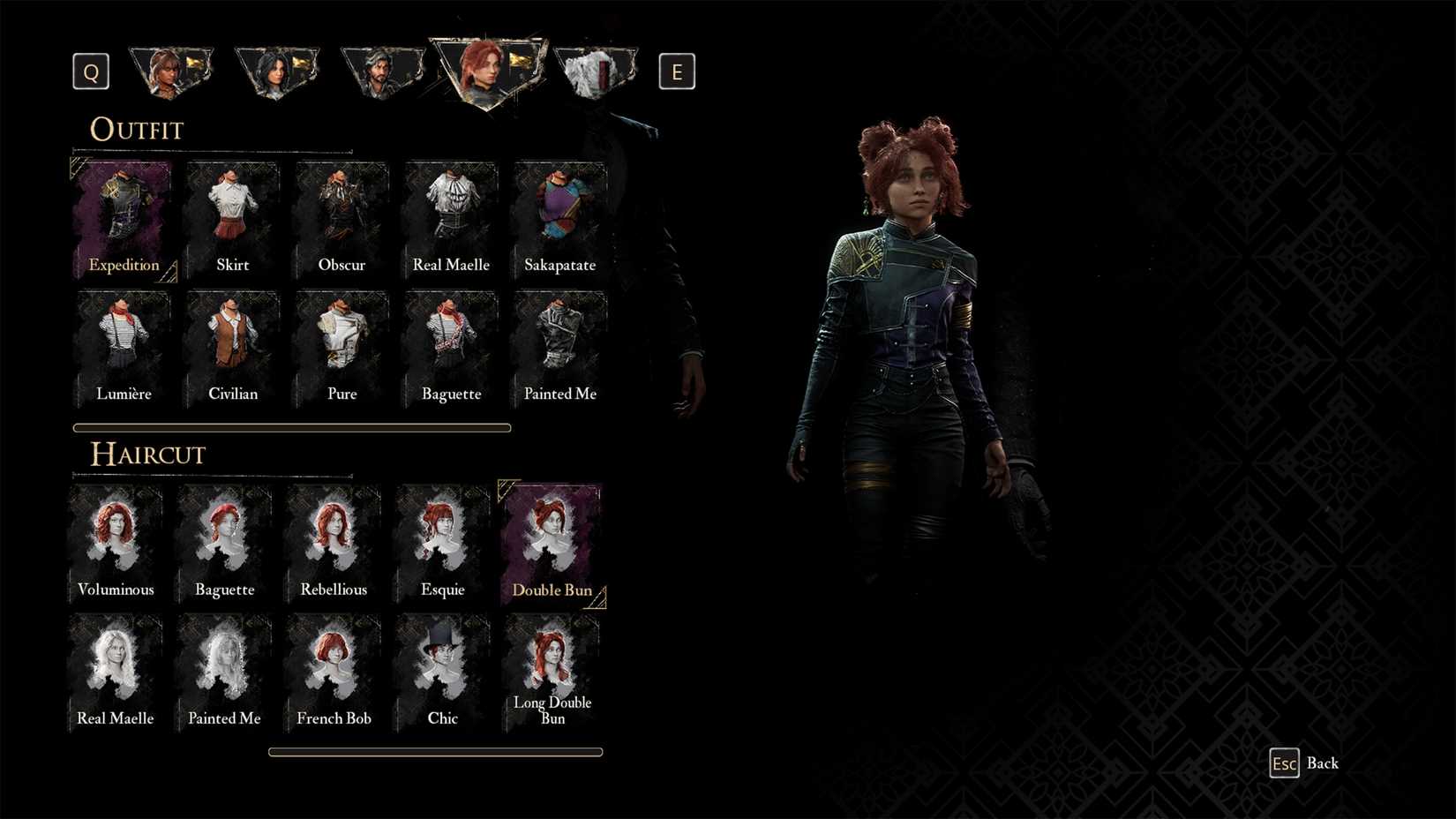
Task: Choose the Double Bun haircut
Action: (552, 538)
